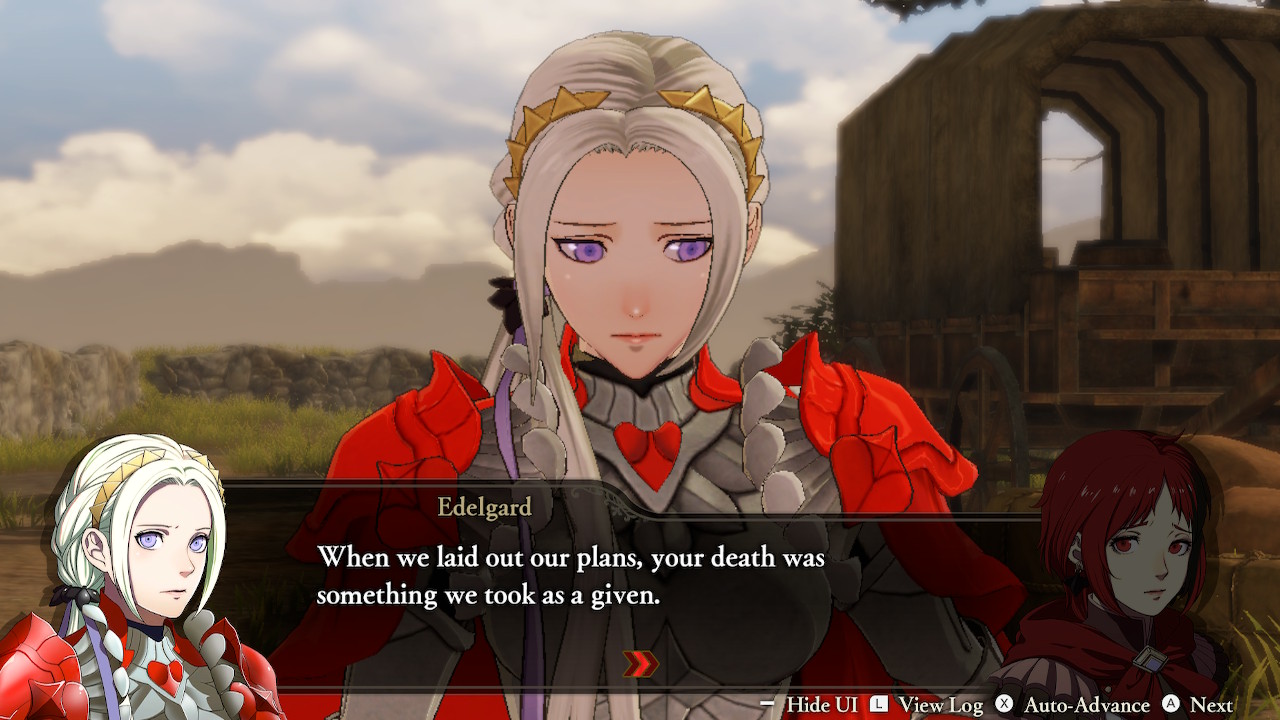Toggle dialogue auto-play with Auto-Advance

(1087, 705)
